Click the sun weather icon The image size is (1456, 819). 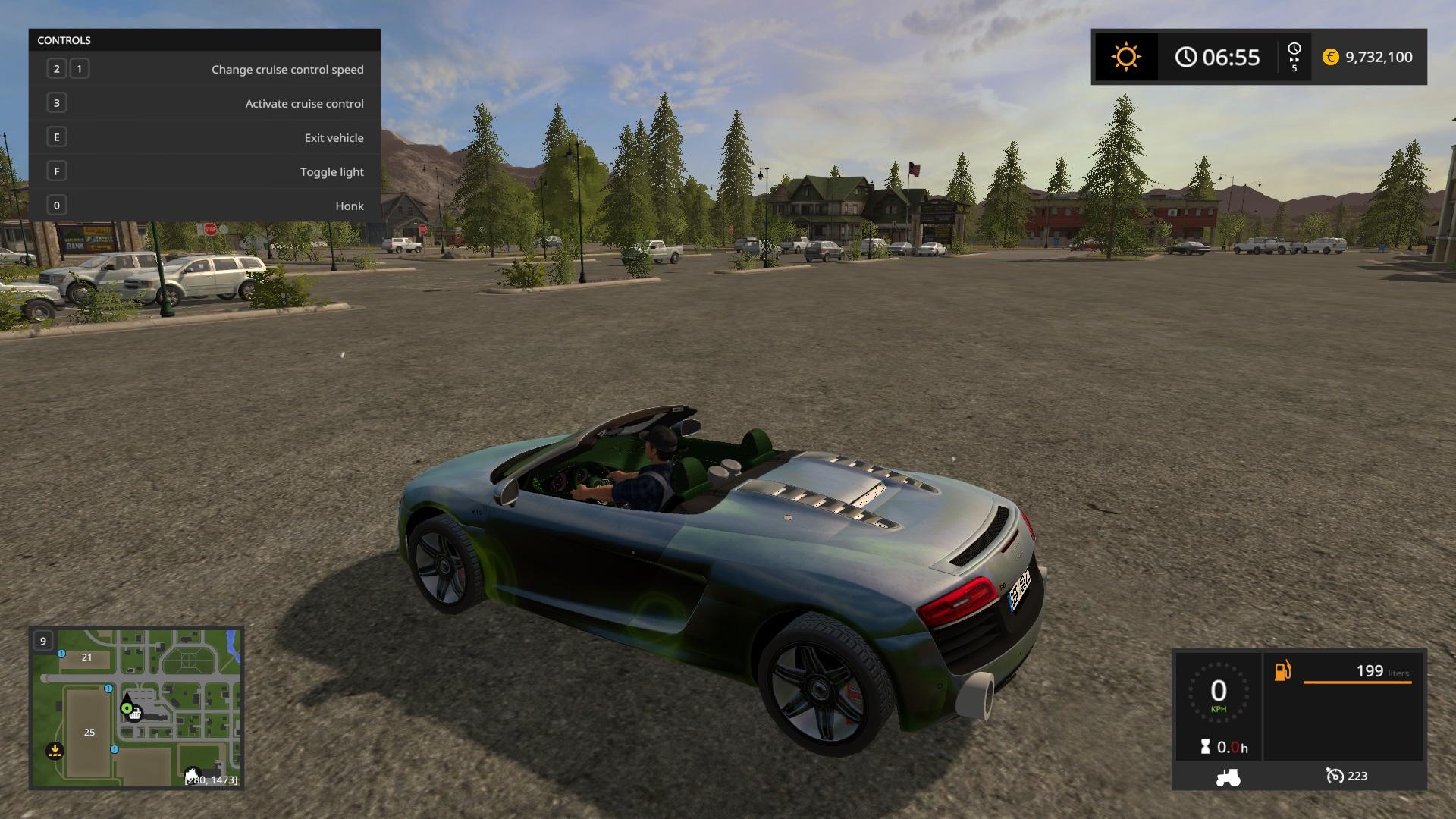1125,57
